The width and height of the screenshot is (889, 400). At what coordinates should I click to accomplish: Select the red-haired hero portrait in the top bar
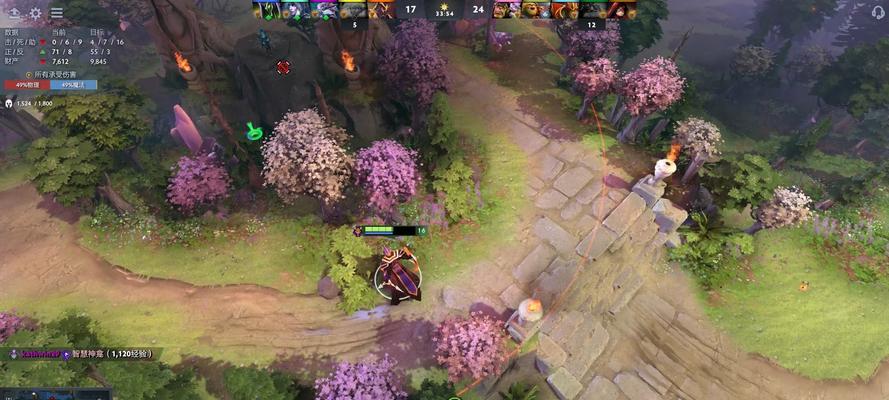click(x=622, y=10)
